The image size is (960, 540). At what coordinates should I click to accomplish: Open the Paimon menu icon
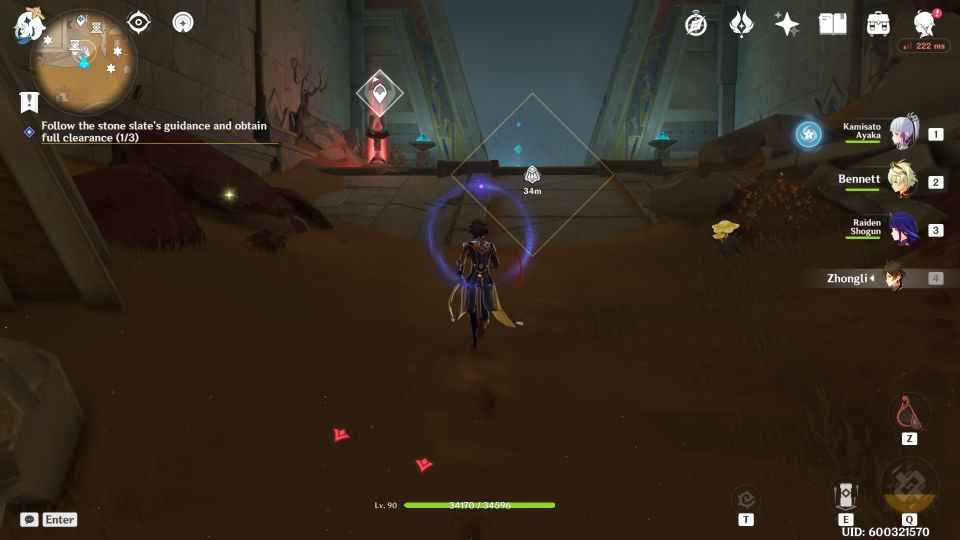pos(26,25)
